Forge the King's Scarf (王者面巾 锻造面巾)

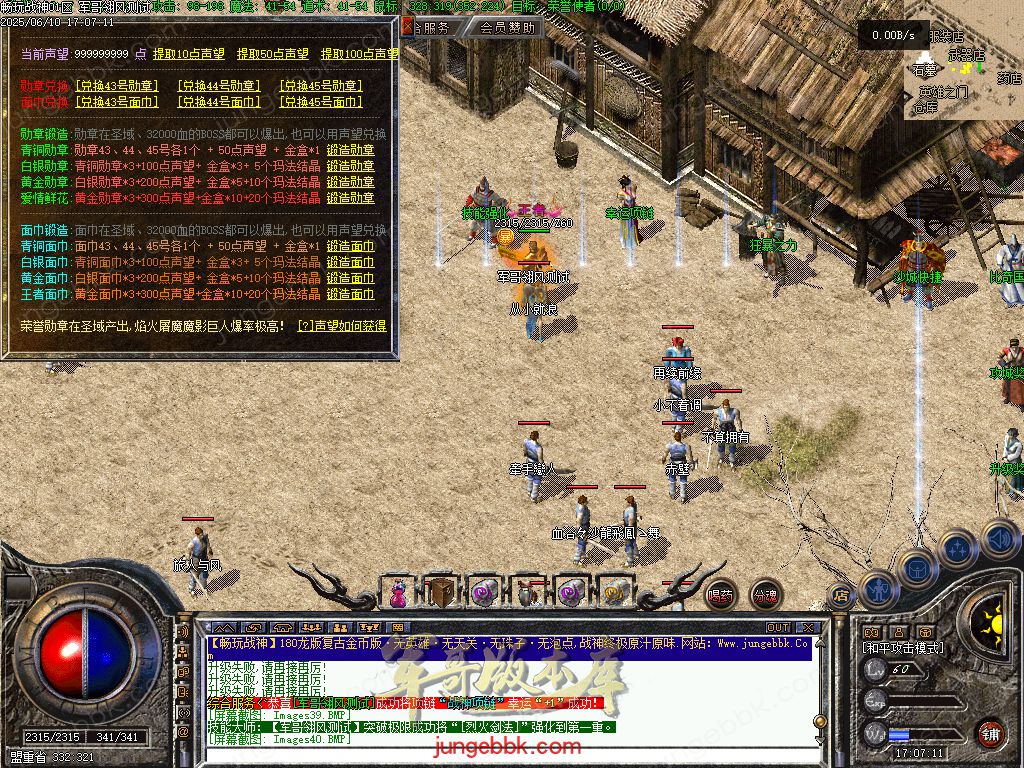coord(350,294)
